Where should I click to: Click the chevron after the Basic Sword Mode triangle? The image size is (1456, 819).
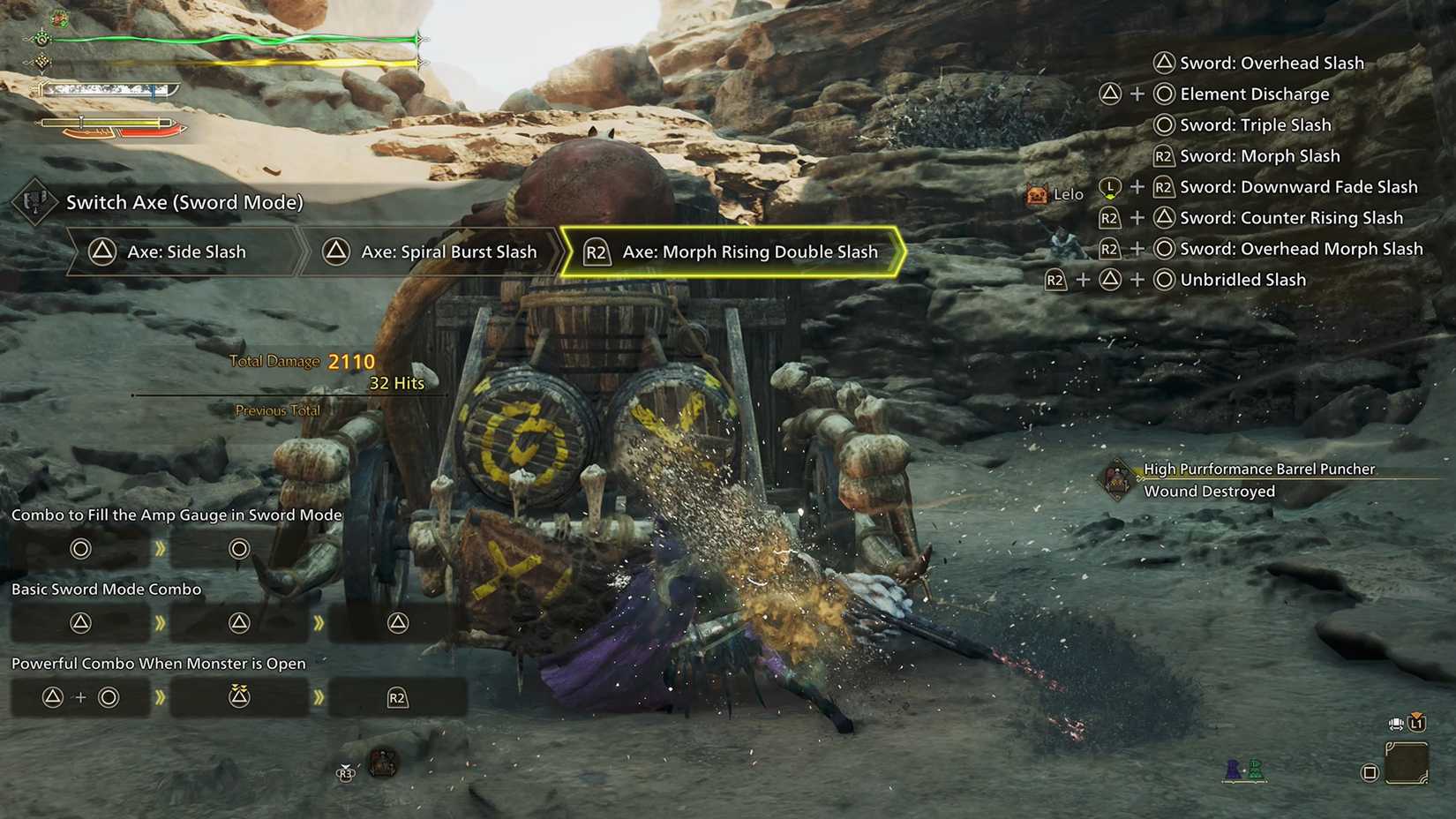point(160,621)
